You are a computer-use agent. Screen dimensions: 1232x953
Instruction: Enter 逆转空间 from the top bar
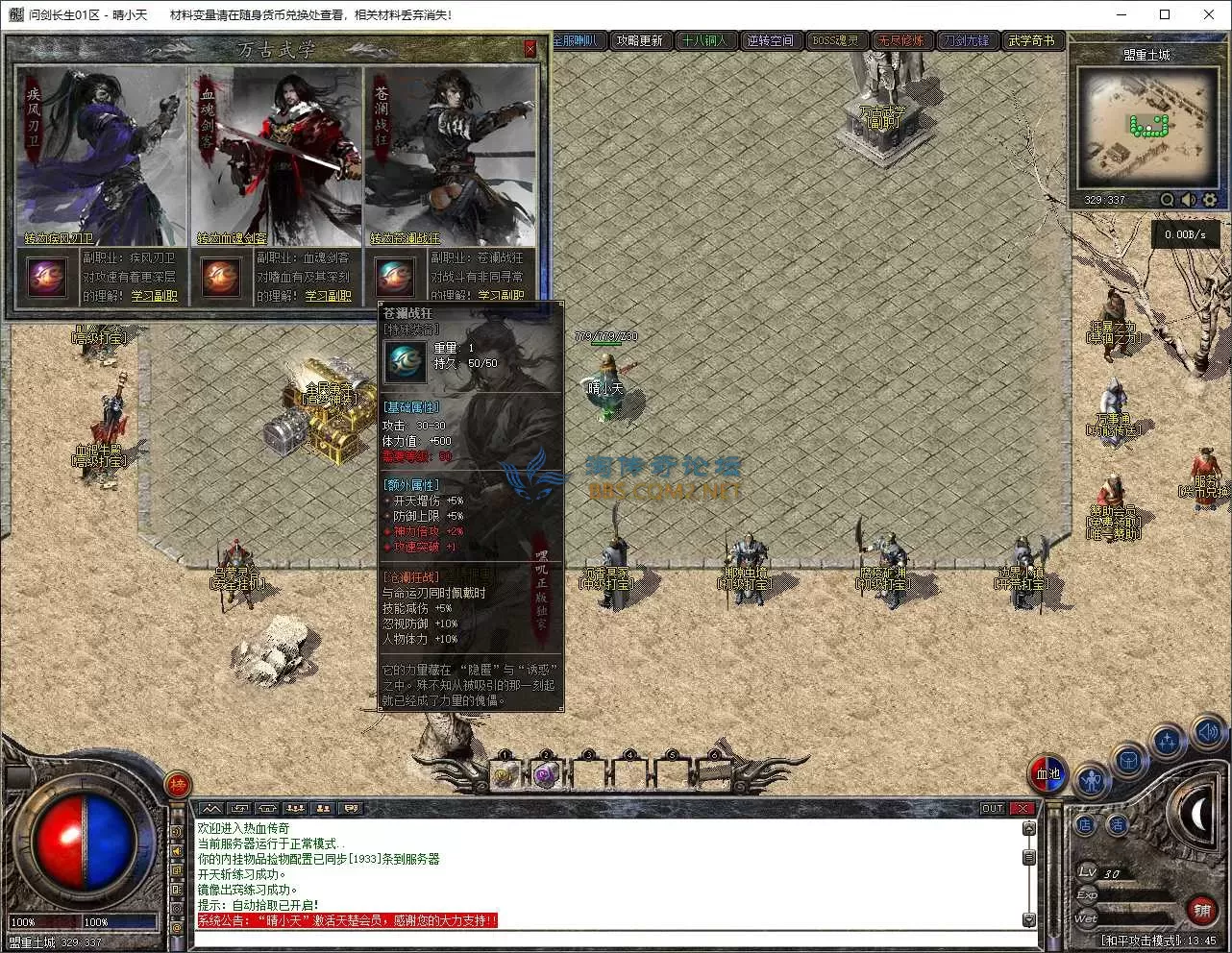point(771,41)
